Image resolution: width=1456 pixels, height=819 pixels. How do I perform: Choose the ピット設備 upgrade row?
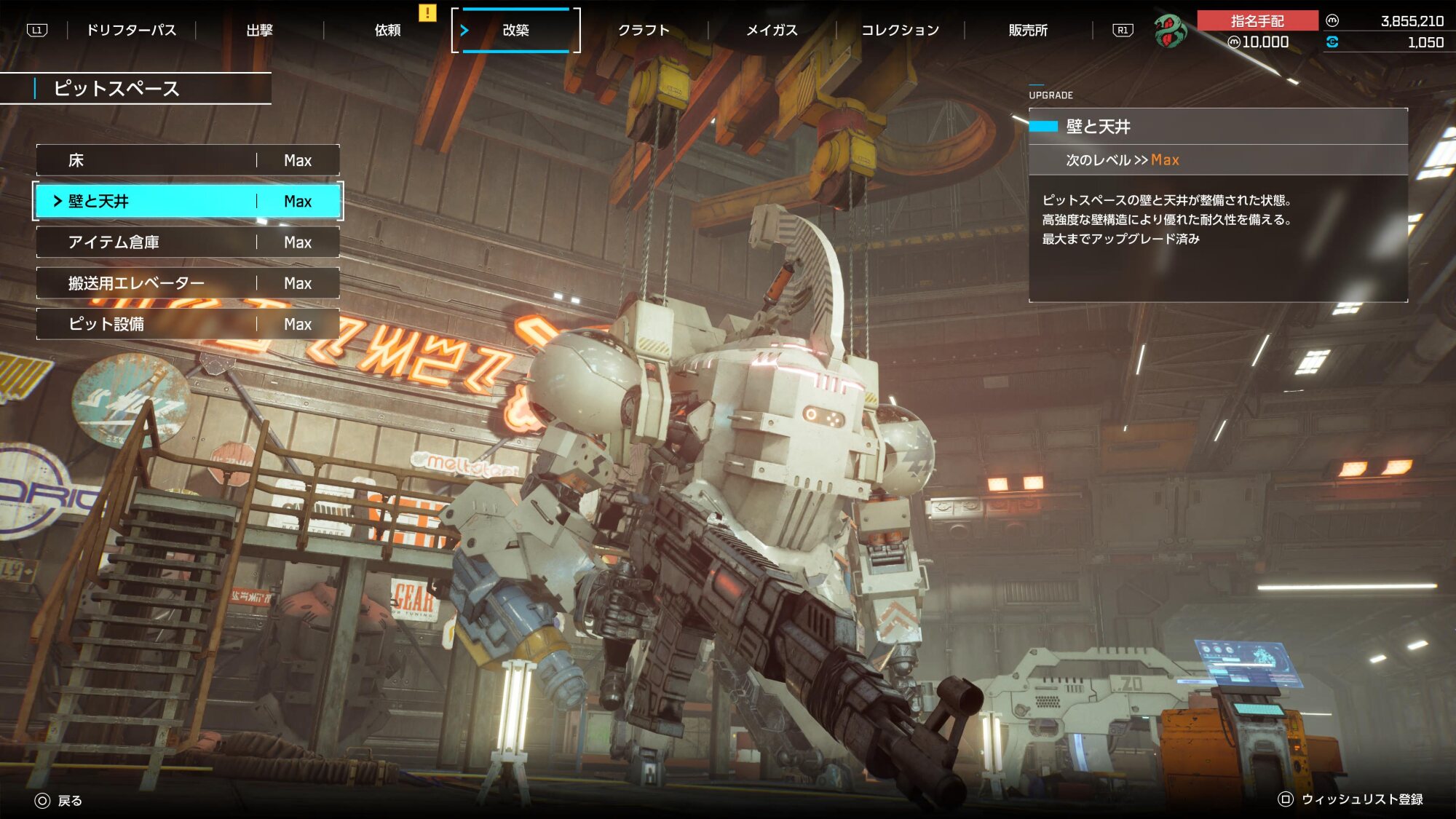coord(188,324)
